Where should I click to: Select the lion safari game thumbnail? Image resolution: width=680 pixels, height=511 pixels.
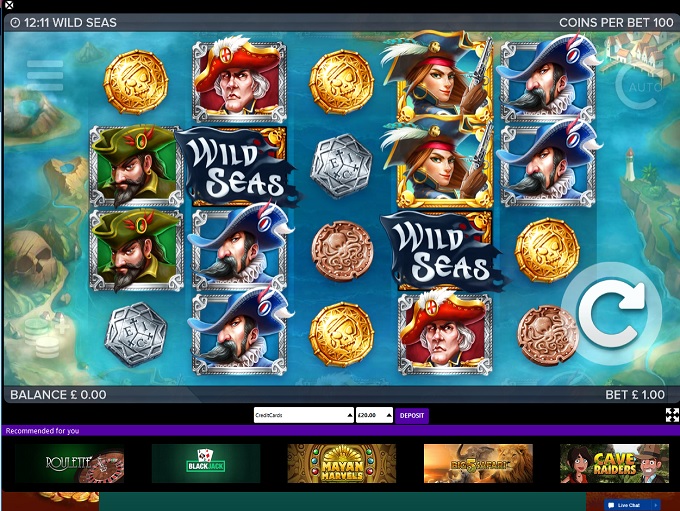pos(478,464)
